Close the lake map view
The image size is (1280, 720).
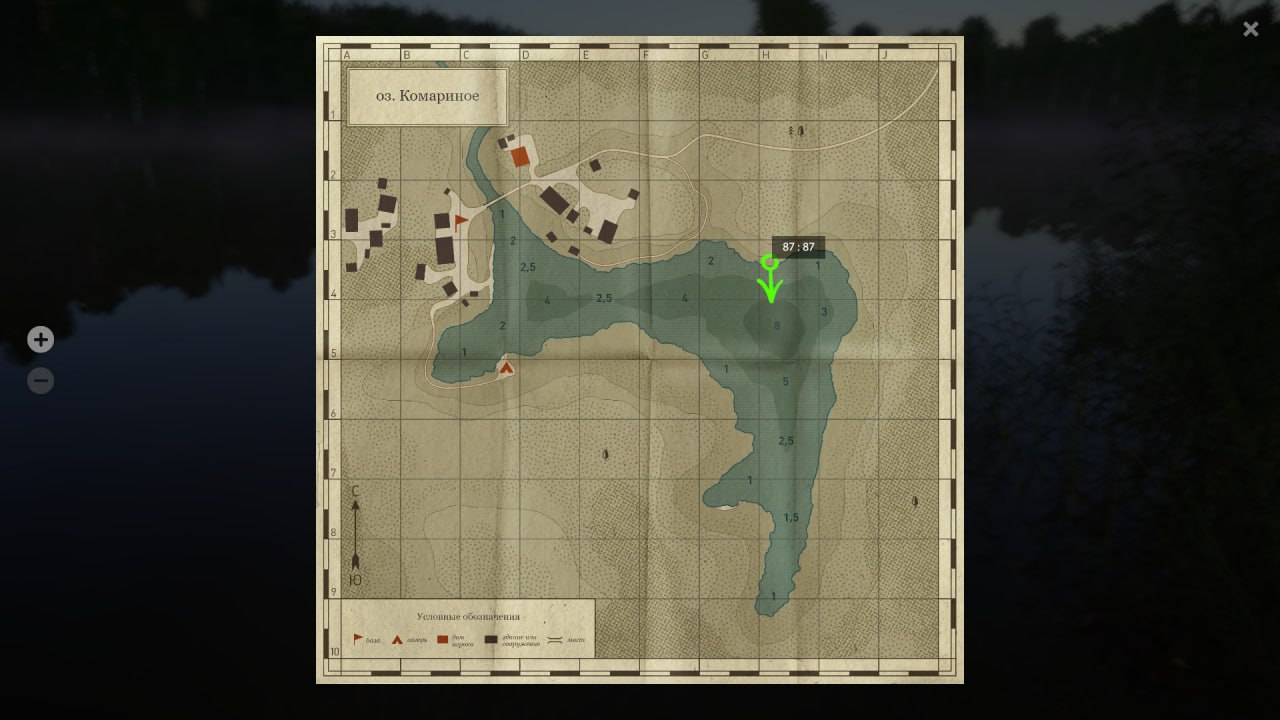pyautogui.click(x=1250, y=29)
